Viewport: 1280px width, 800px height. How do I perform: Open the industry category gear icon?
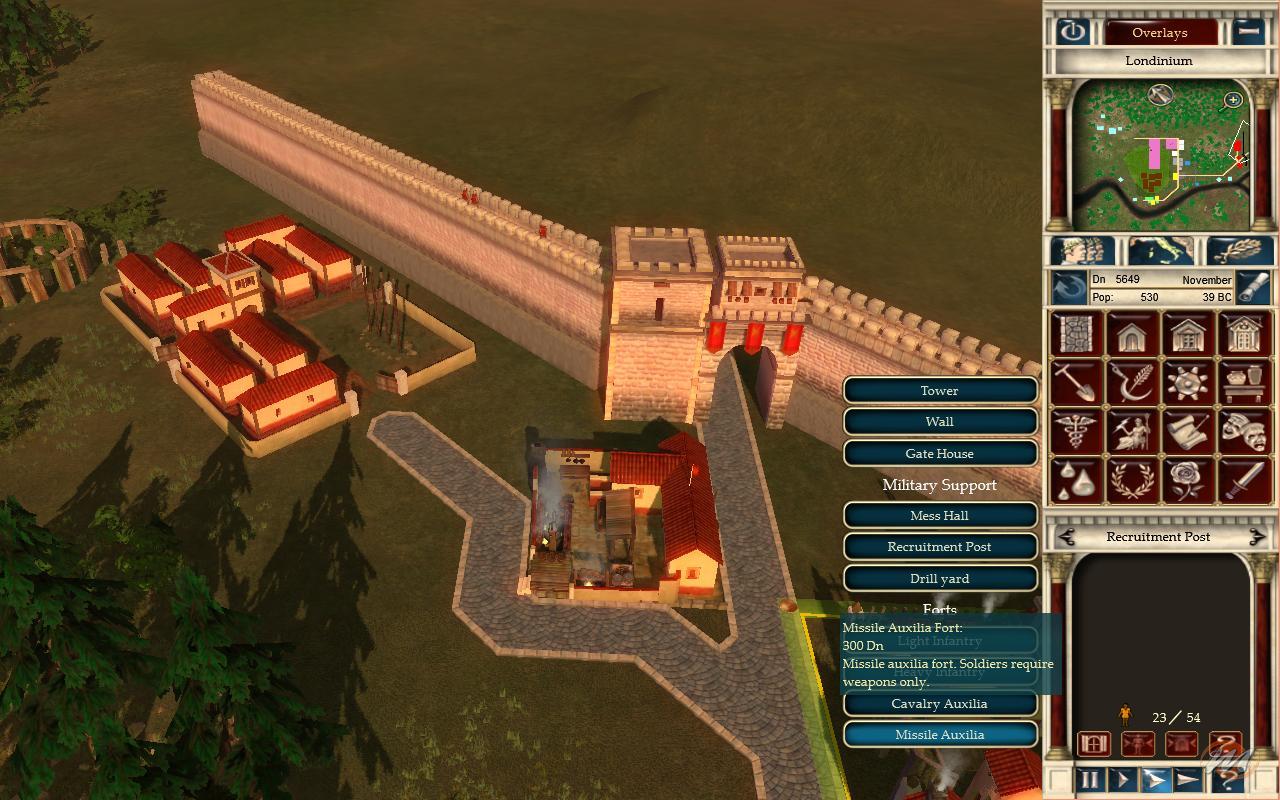pyautogui.click(x=1188, y=382)
